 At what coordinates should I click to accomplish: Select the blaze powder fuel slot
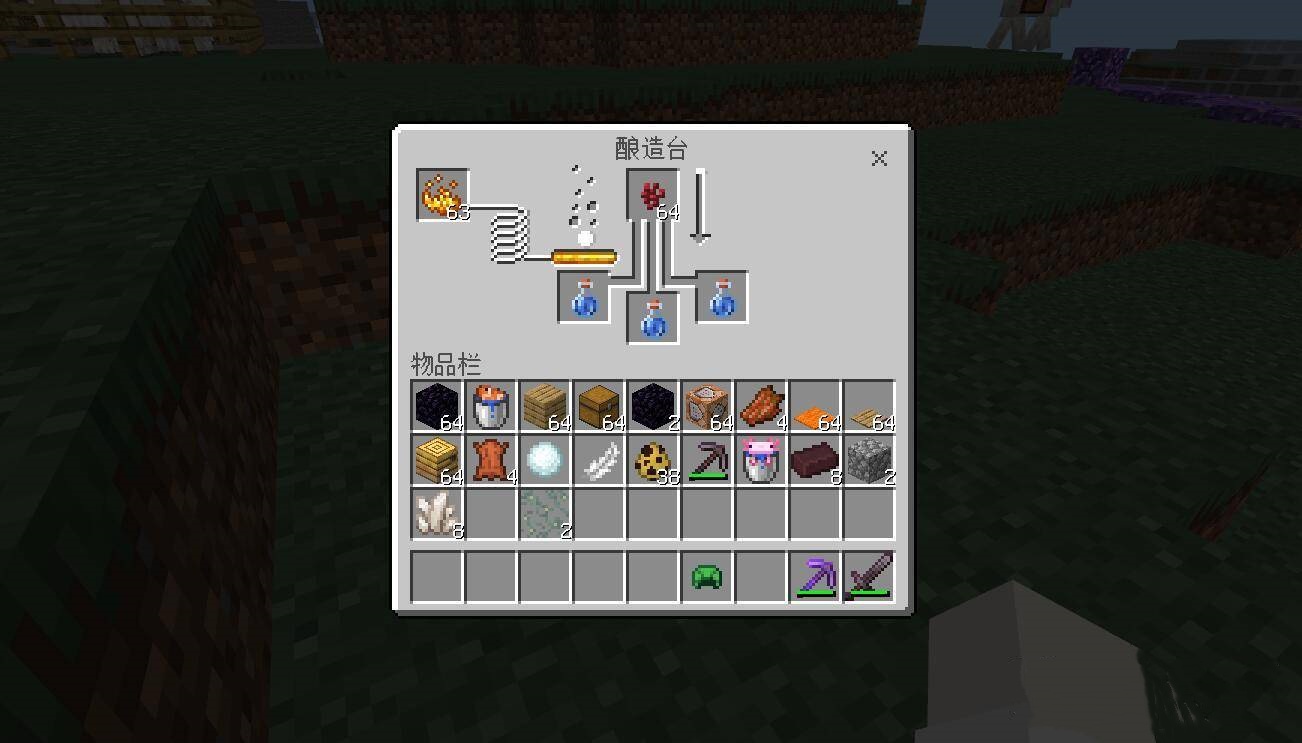(442, 194)
